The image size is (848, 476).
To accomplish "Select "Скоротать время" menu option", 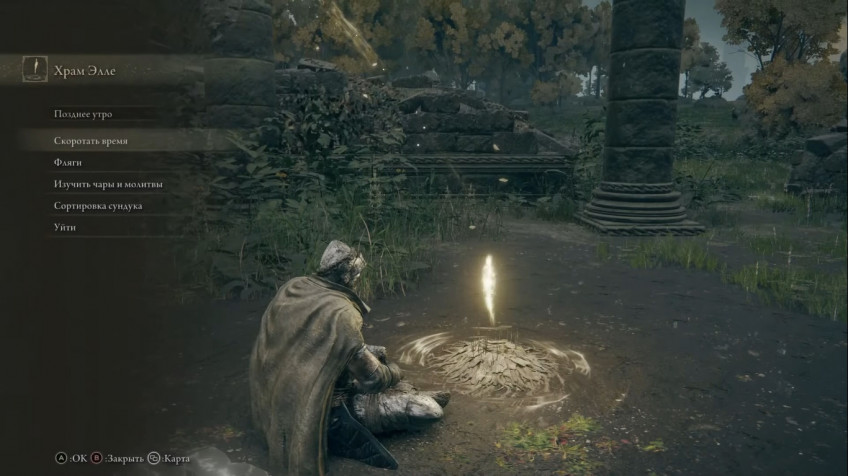I will 91,141.
